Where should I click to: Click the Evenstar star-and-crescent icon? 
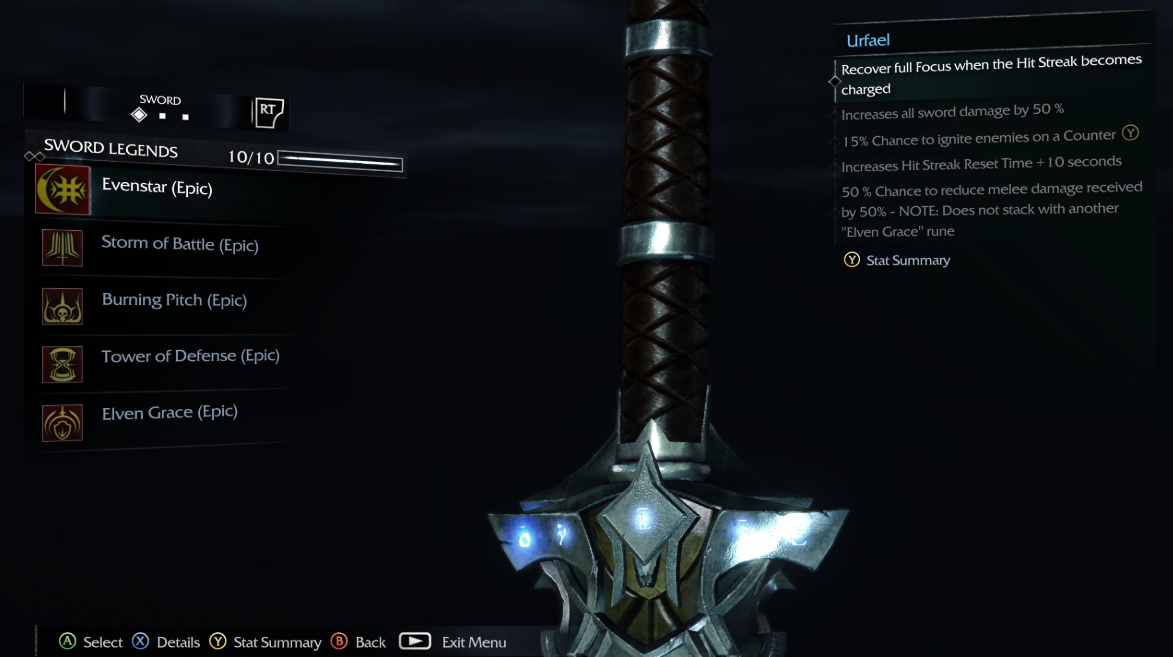pos(63,189)
